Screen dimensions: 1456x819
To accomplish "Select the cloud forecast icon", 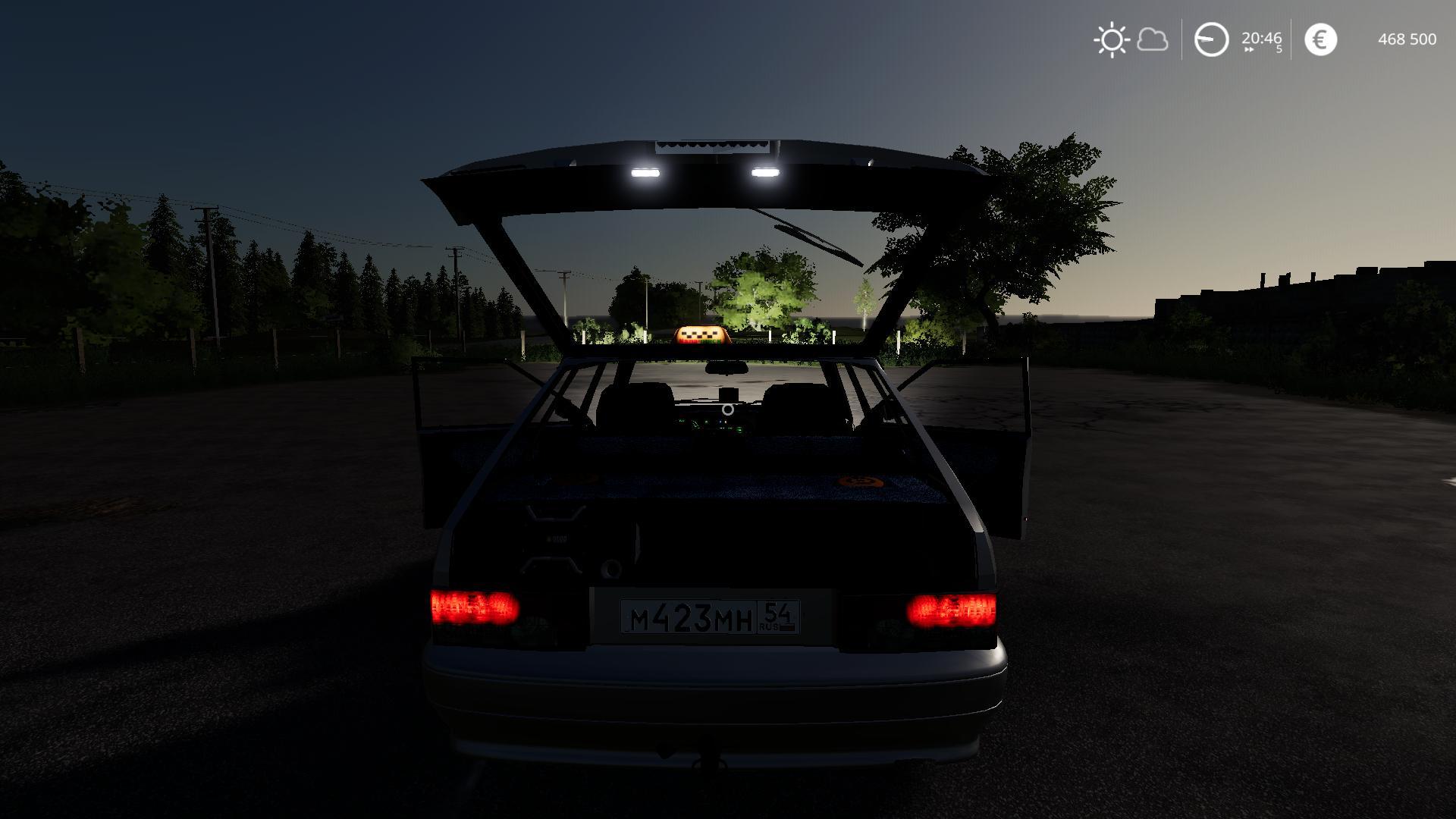I will (x=1153, y=39).
